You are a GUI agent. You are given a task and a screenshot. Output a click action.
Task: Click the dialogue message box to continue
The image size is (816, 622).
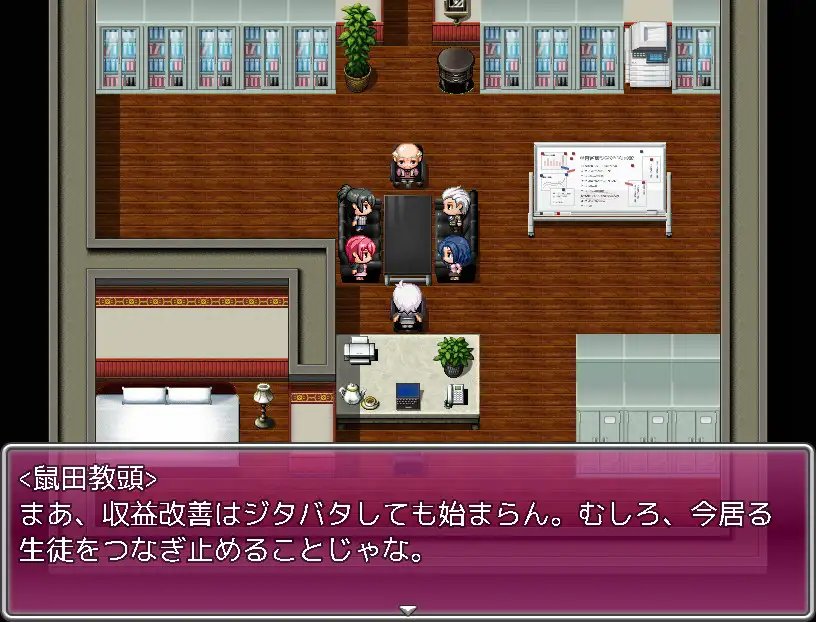coord(408,528)
